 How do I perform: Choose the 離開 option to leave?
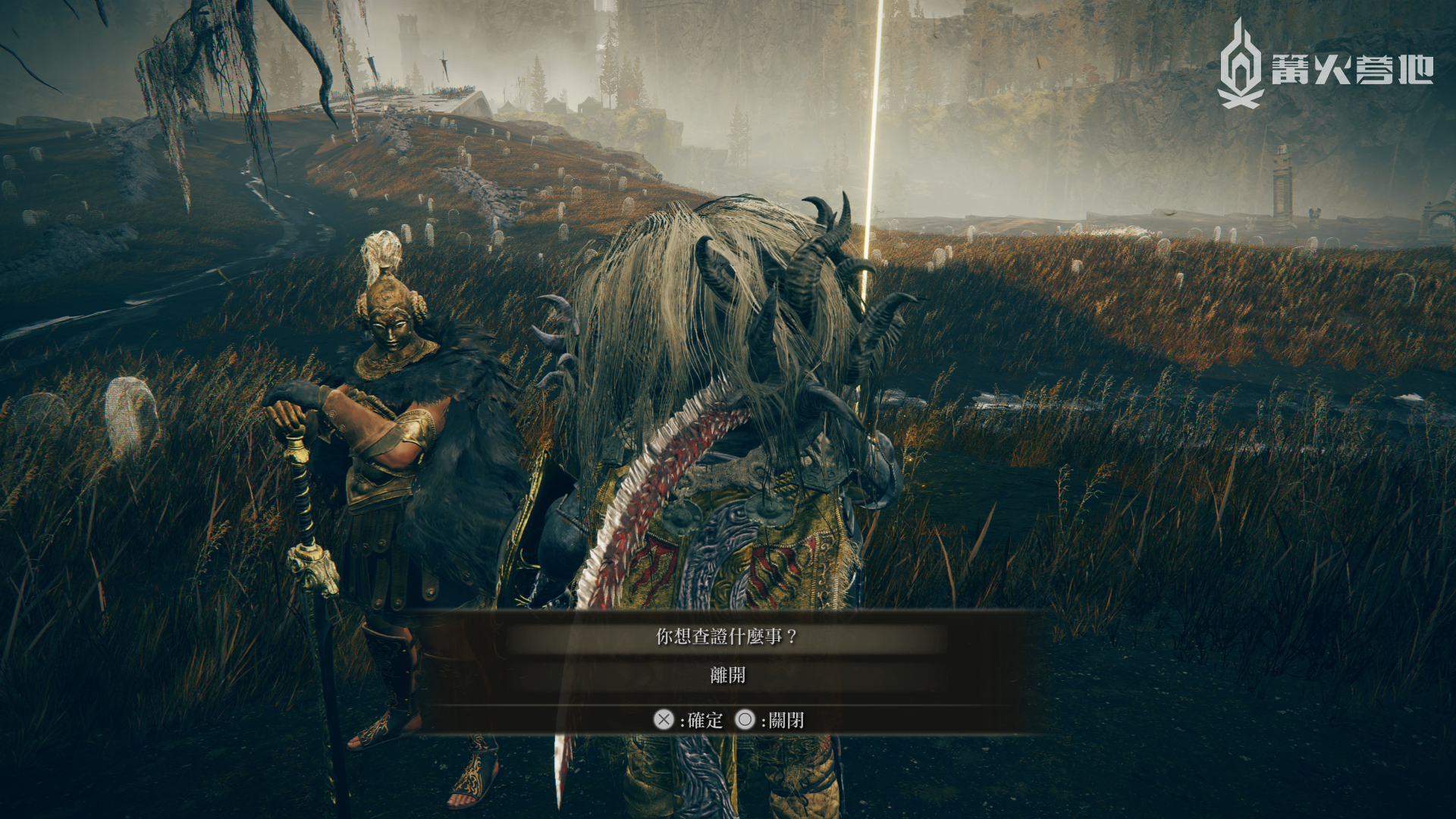pyautogui.click(x=727, y=675)
